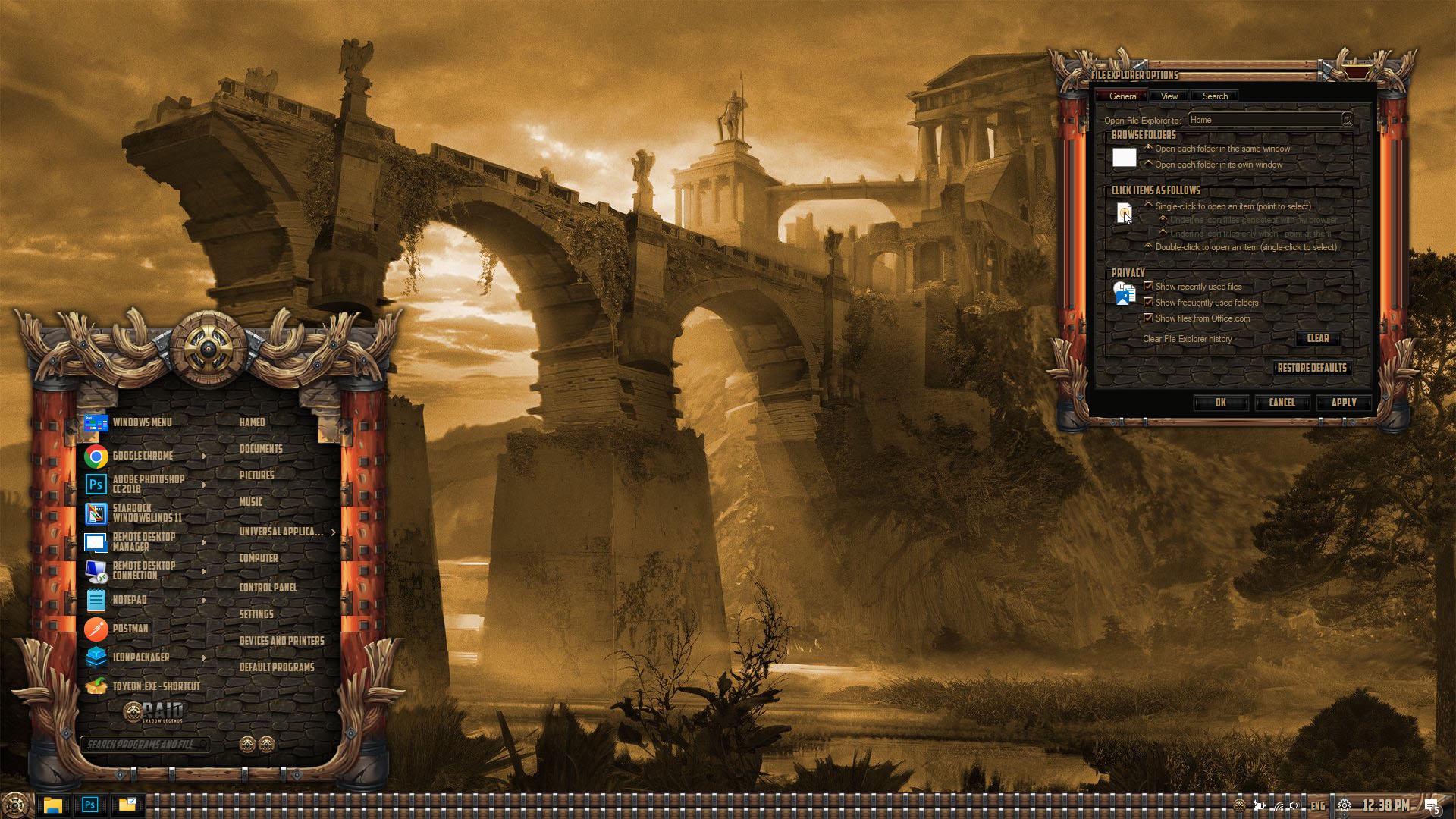
Task: Confirm the dialog with OK
Action: (1220, 403)
